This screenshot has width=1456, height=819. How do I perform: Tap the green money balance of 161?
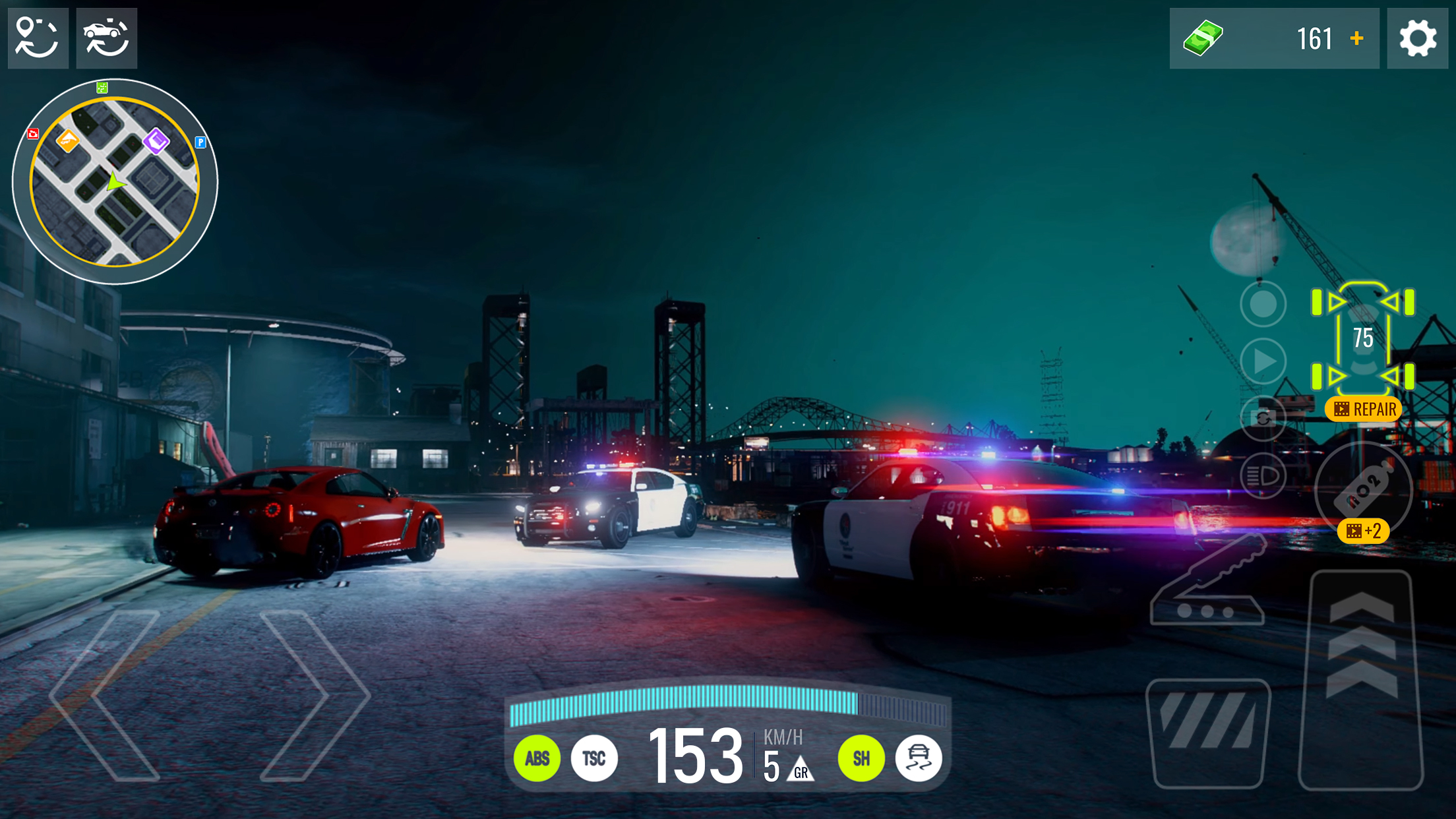(1314, 40)
